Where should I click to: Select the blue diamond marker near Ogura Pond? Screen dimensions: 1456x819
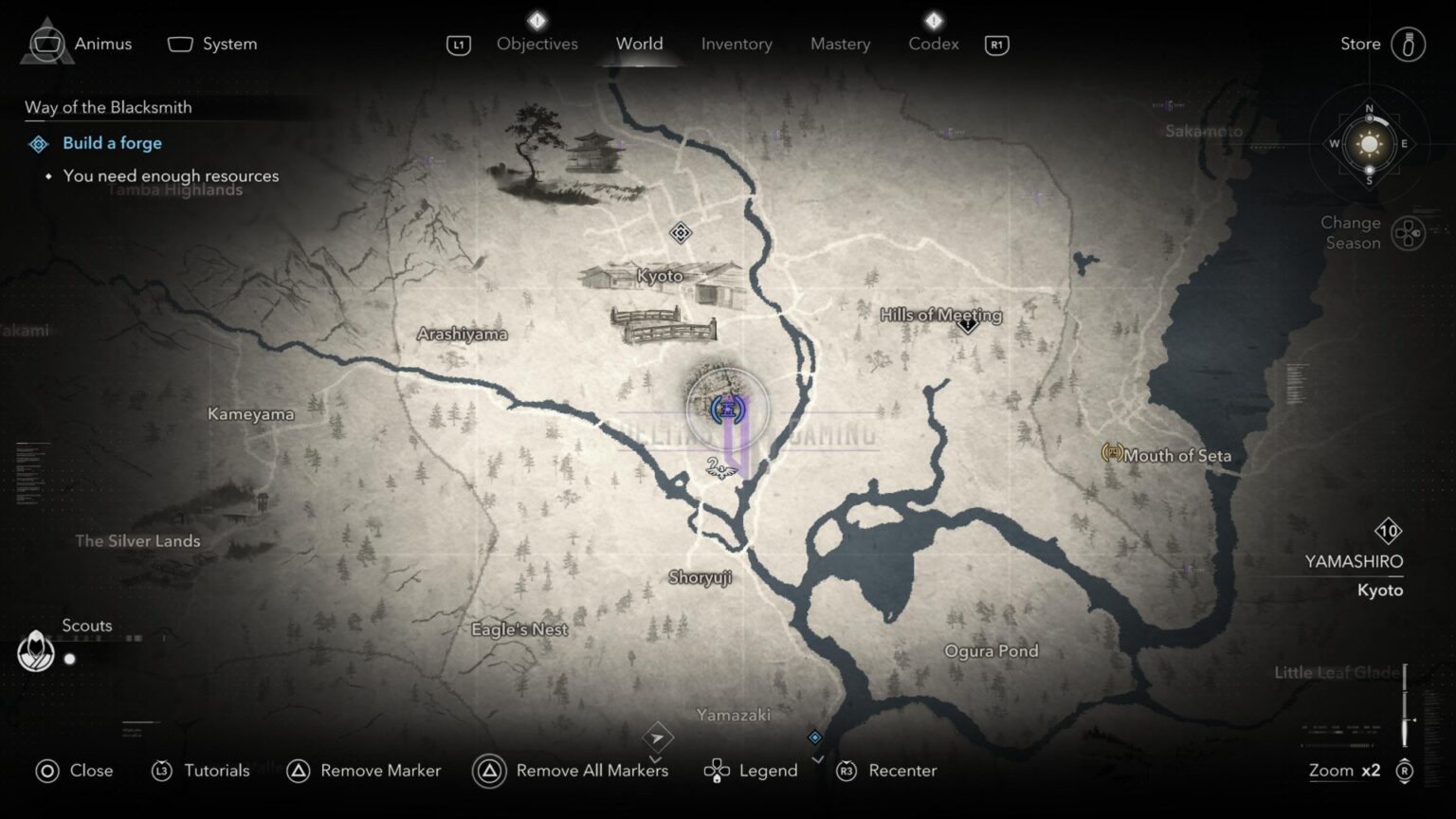813,737
